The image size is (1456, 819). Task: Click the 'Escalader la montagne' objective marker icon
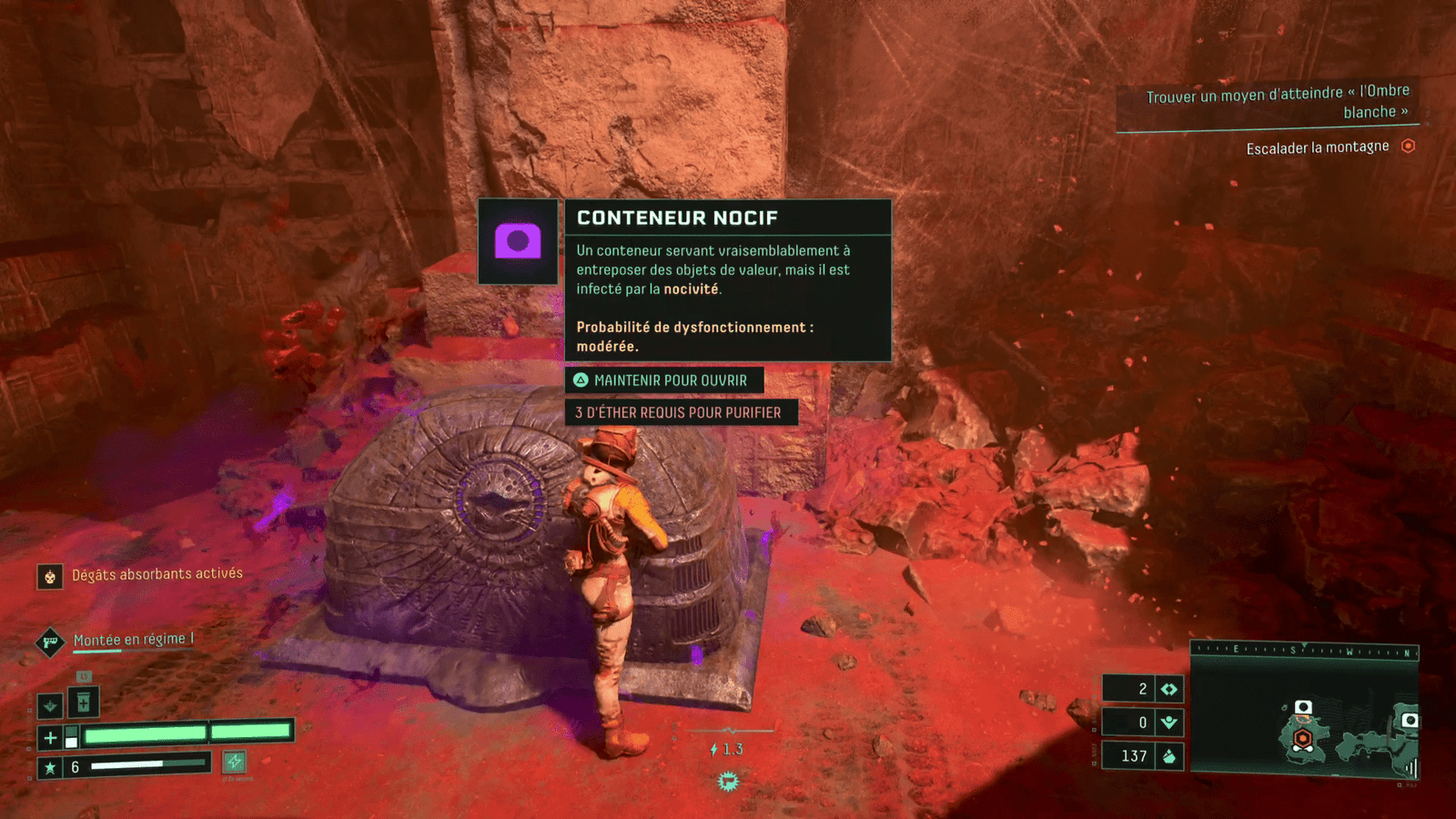(1408, 146)
